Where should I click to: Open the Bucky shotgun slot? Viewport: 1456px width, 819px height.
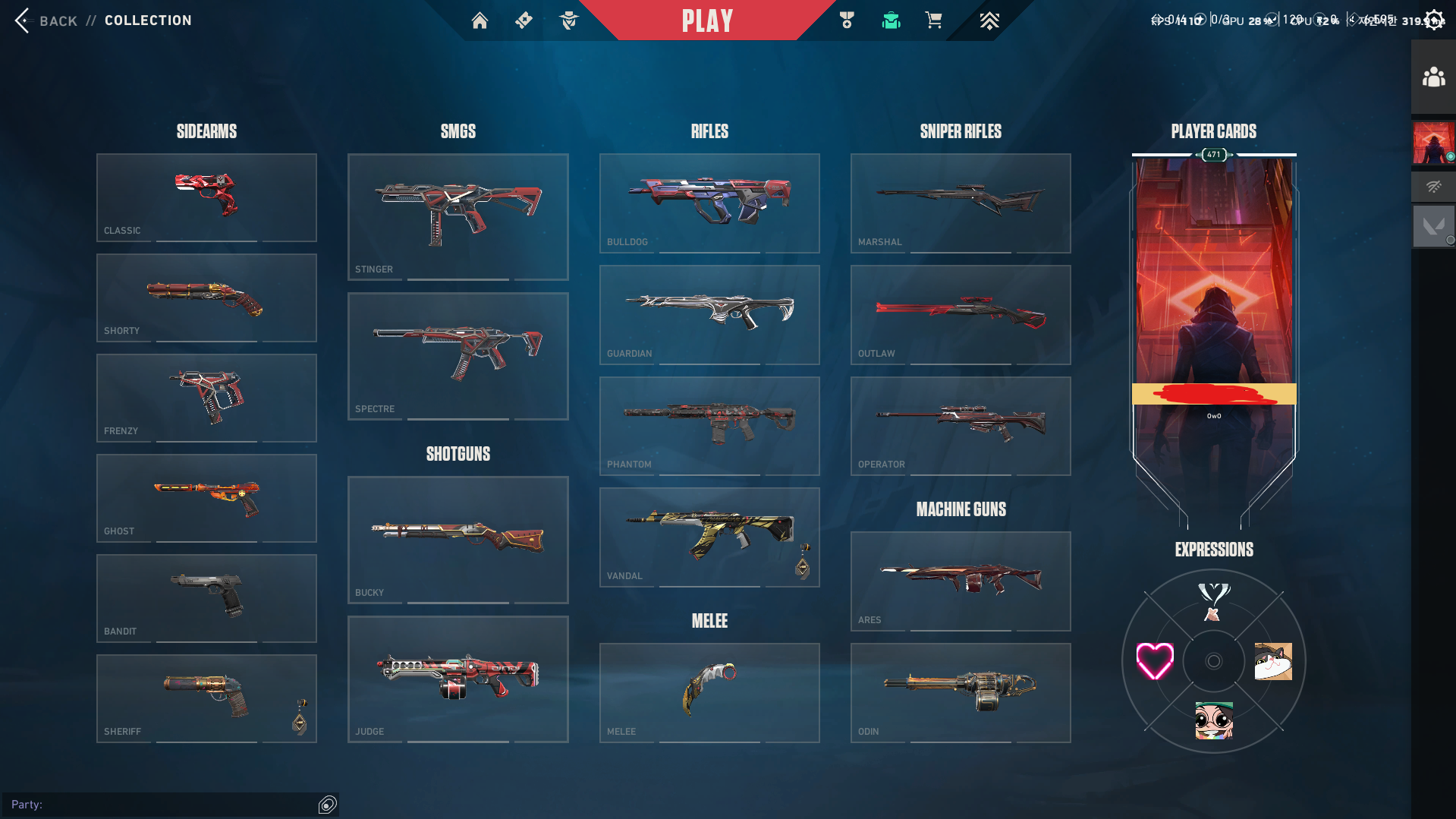[x=458, y=540]
